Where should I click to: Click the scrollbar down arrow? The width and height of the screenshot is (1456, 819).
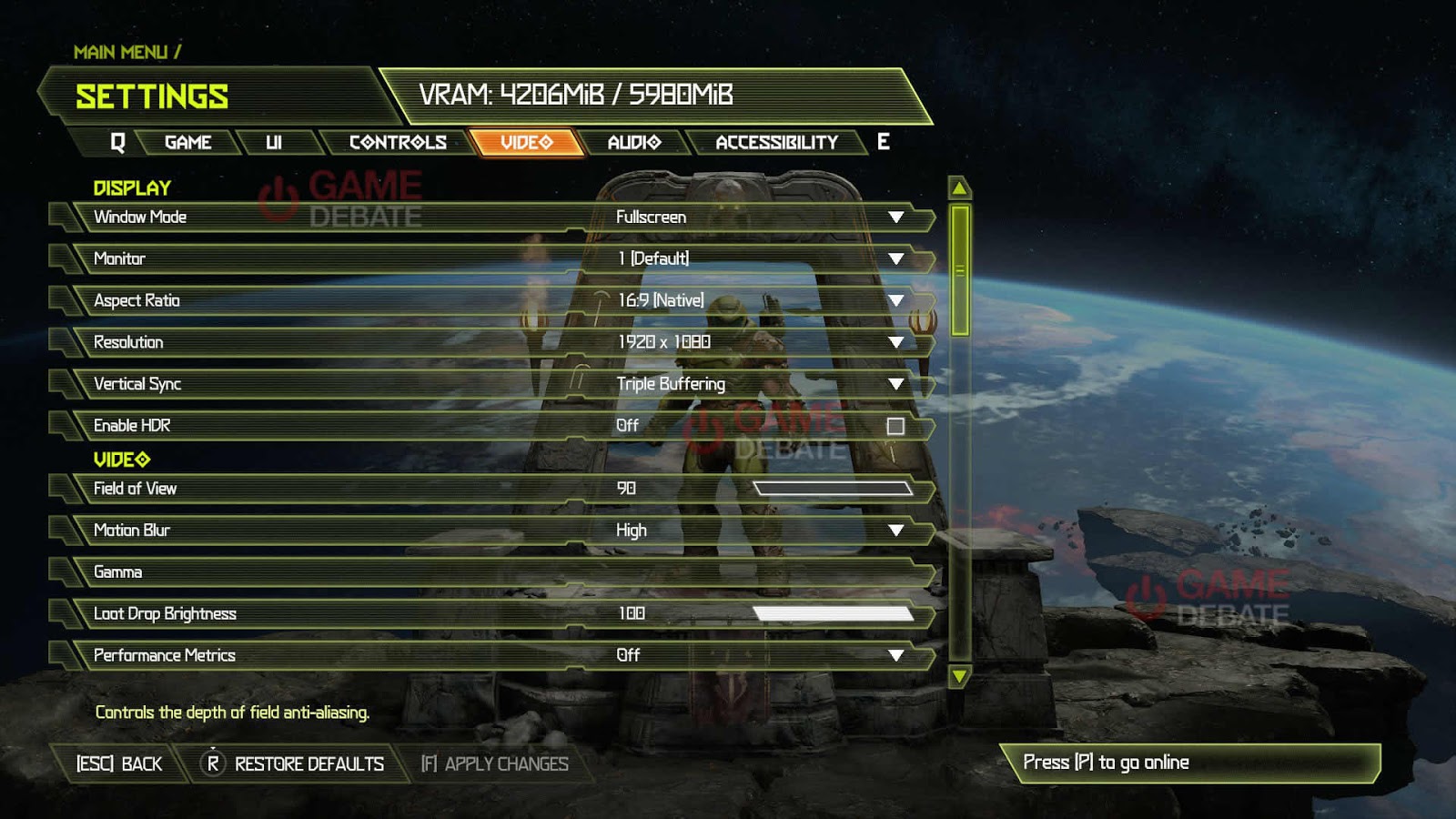click(x=959, y=677)
